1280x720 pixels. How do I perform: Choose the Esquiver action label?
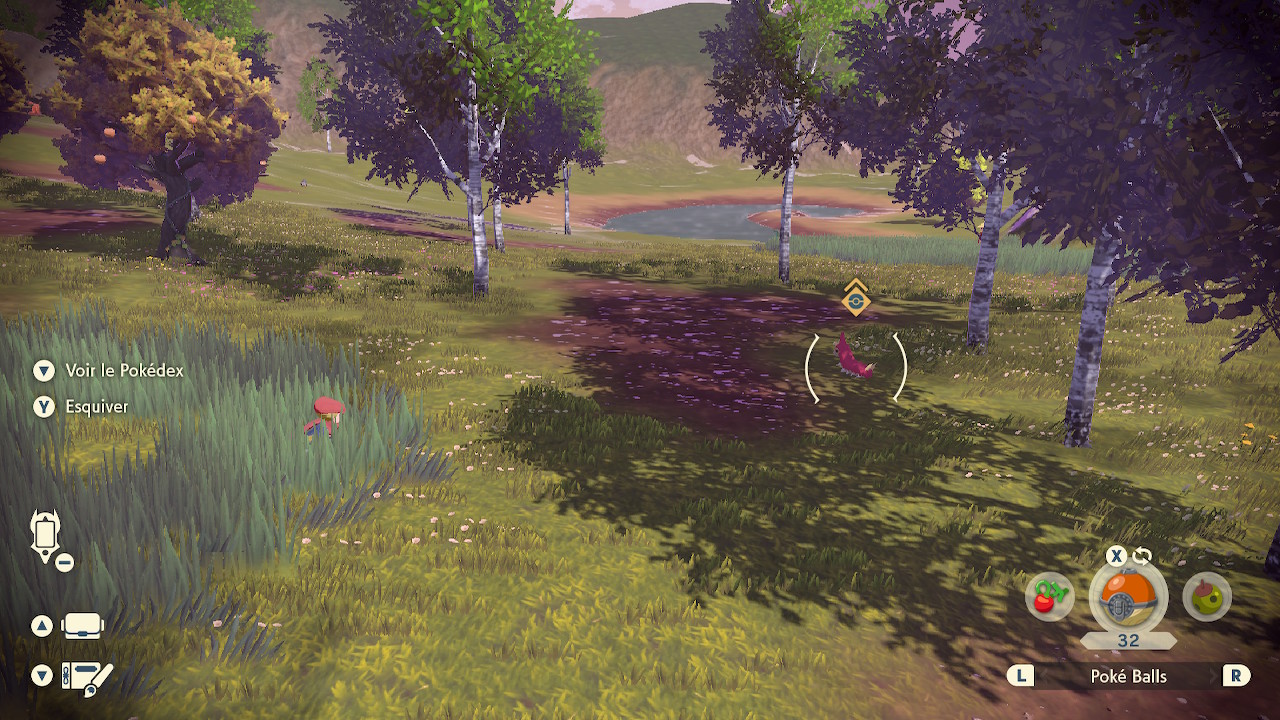pos(97,407)
